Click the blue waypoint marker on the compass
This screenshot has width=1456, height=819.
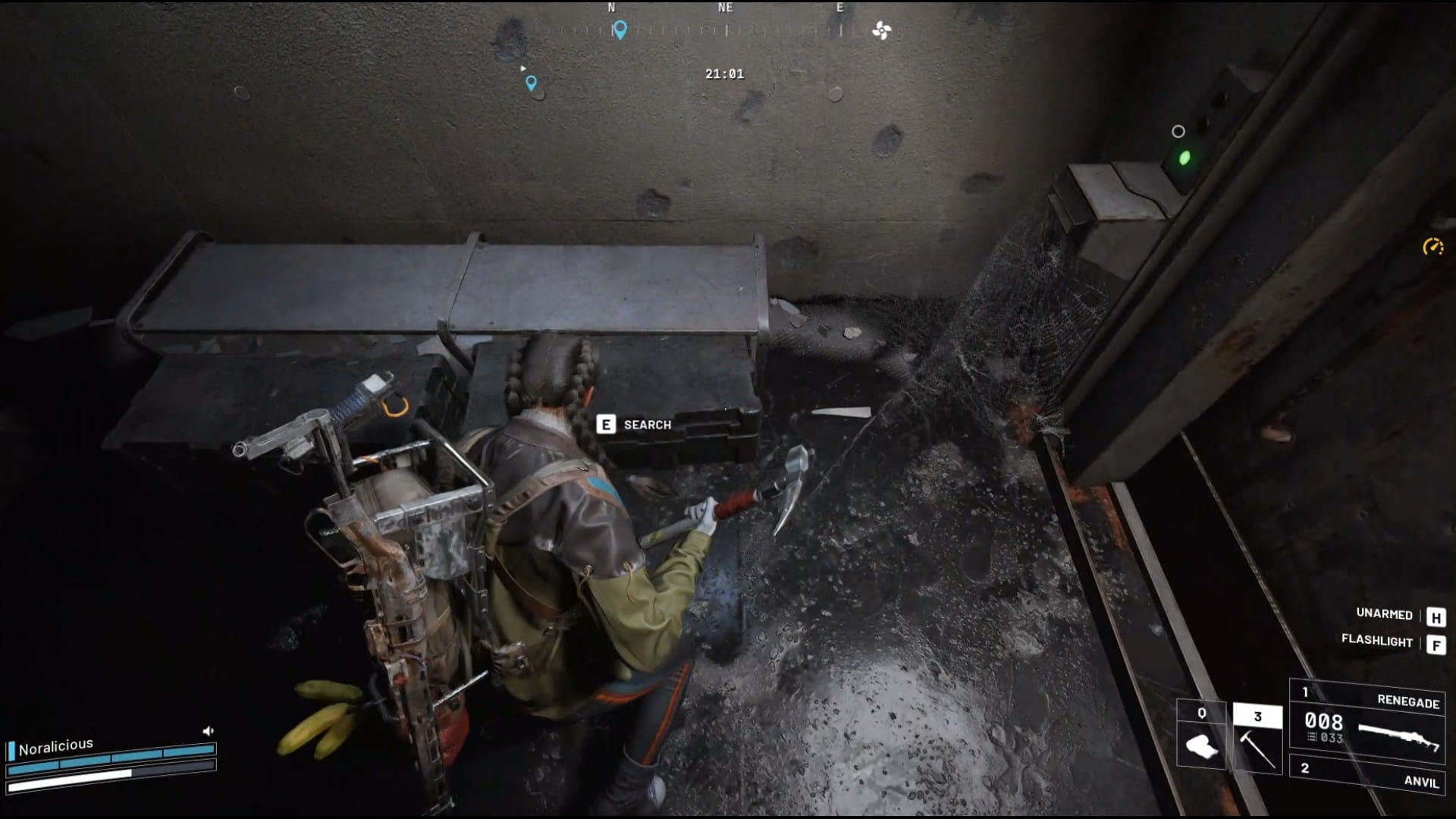click(x=620, y=27)
